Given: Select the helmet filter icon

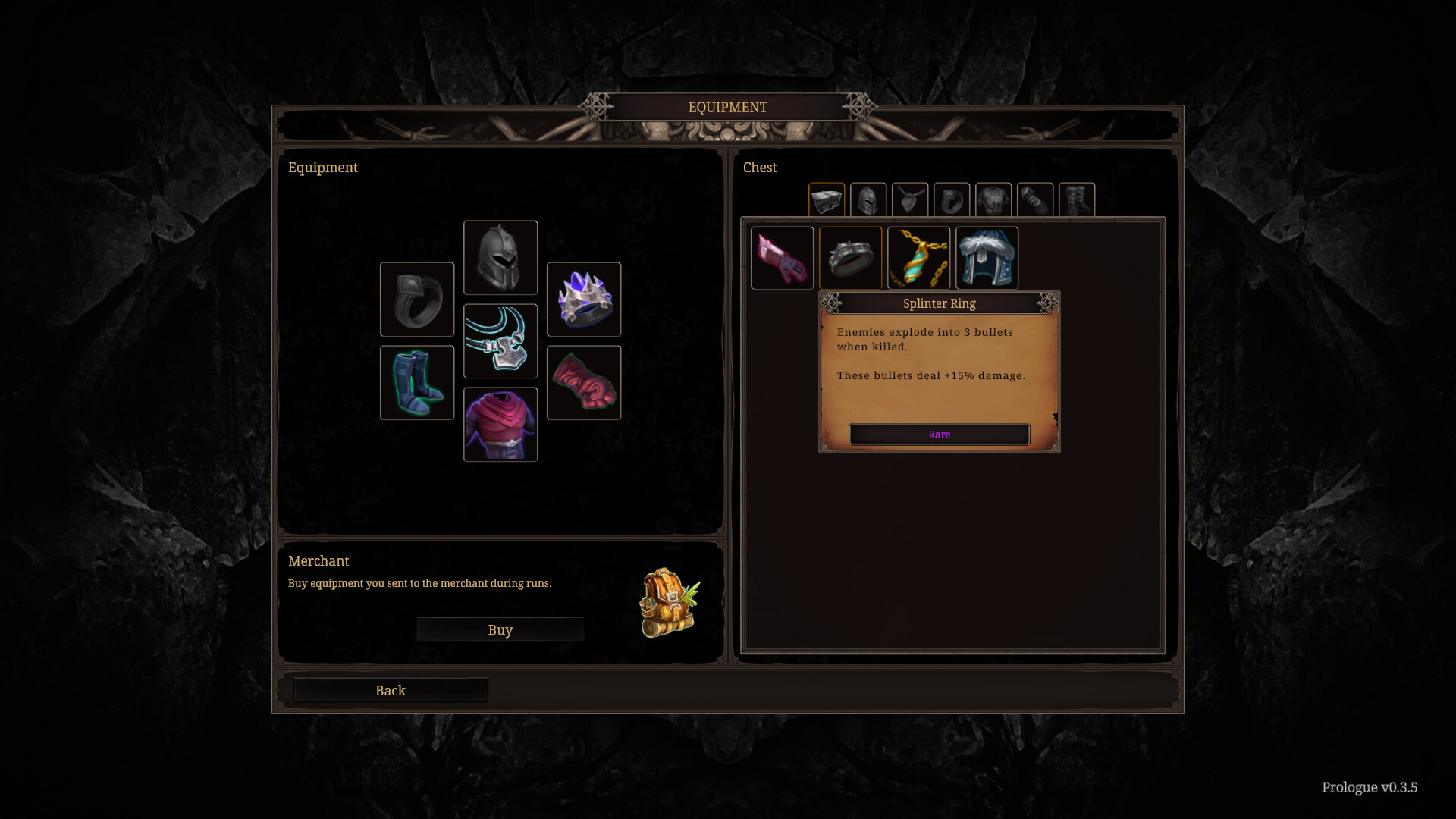Looking at the screenshot, I should point(868,199).
